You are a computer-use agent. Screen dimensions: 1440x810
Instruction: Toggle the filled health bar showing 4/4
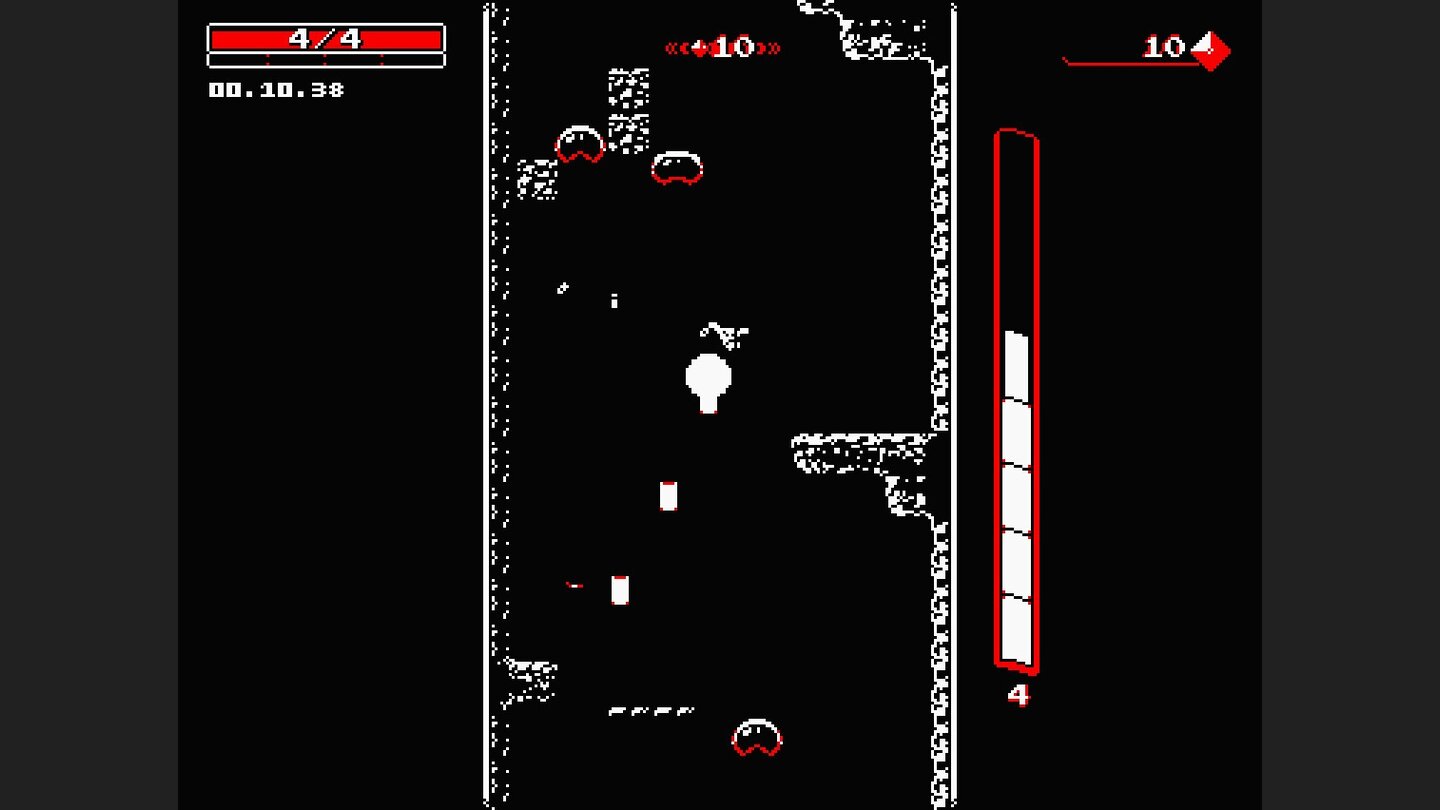(x=325, y=38)
